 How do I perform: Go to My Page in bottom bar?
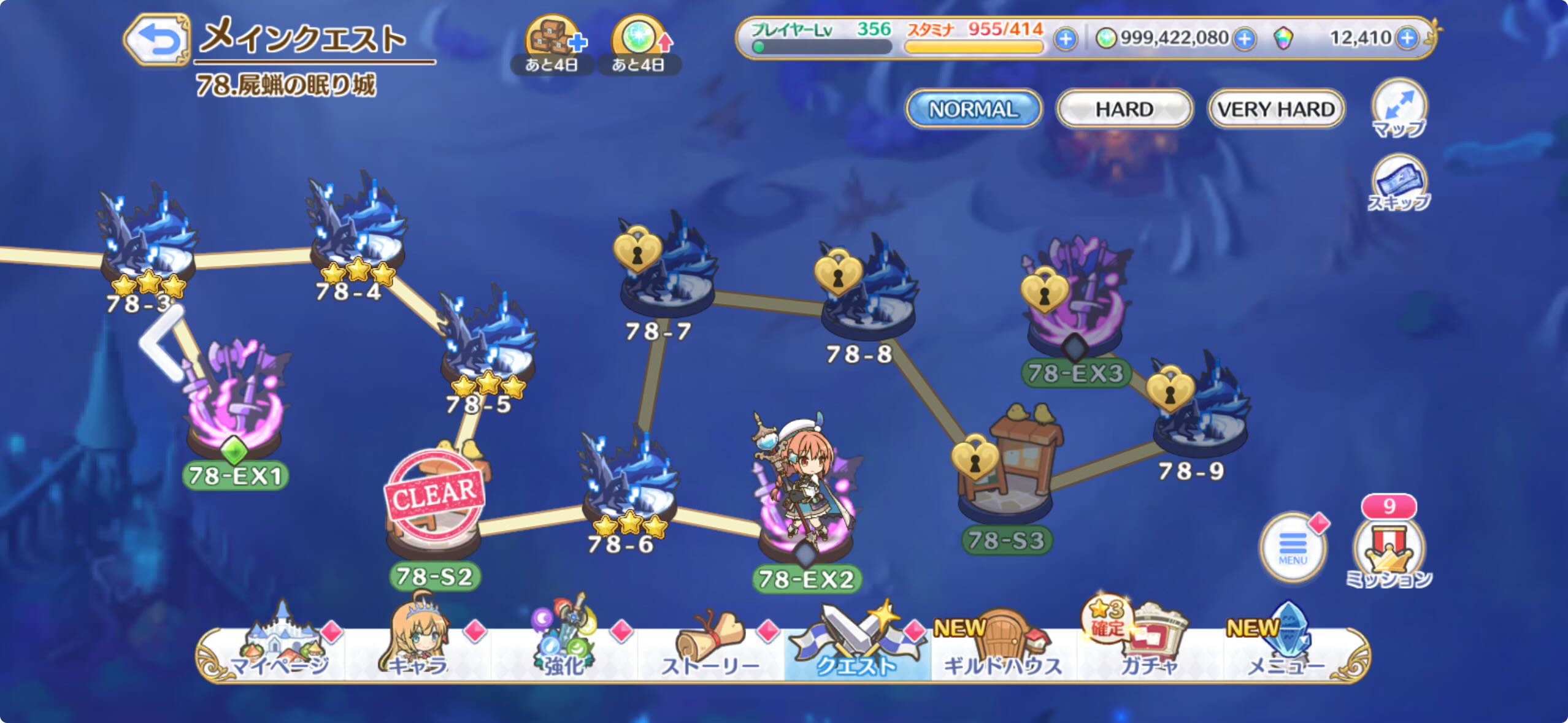tap(280, 650)
